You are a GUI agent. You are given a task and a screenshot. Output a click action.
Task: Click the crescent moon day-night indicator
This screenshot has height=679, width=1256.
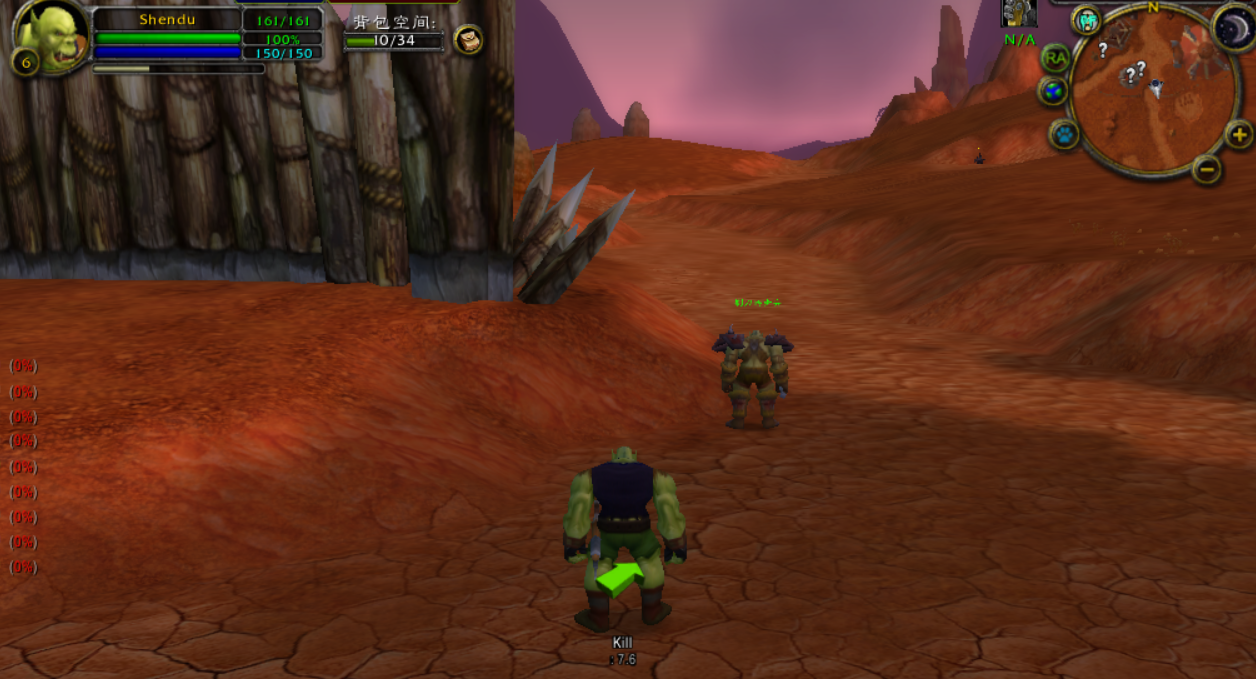coord(1233,27)
